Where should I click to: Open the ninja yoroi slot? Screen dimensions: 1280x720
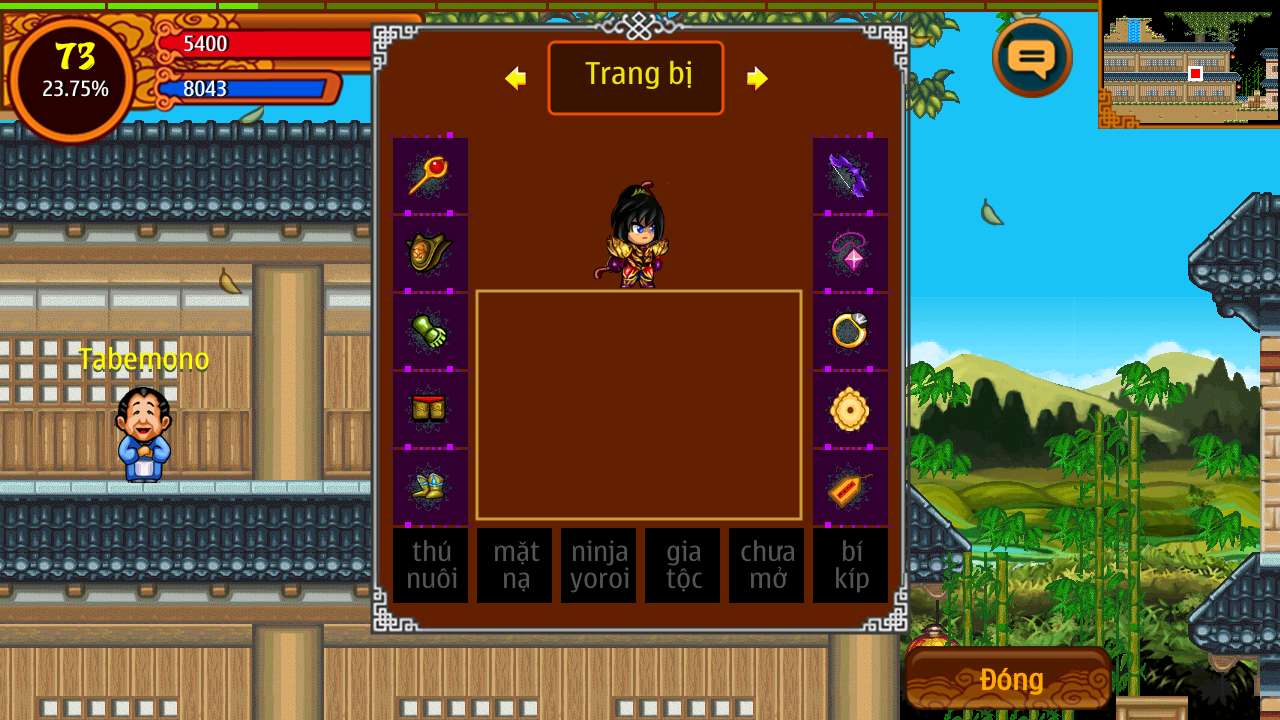click(x=598, y=565)
